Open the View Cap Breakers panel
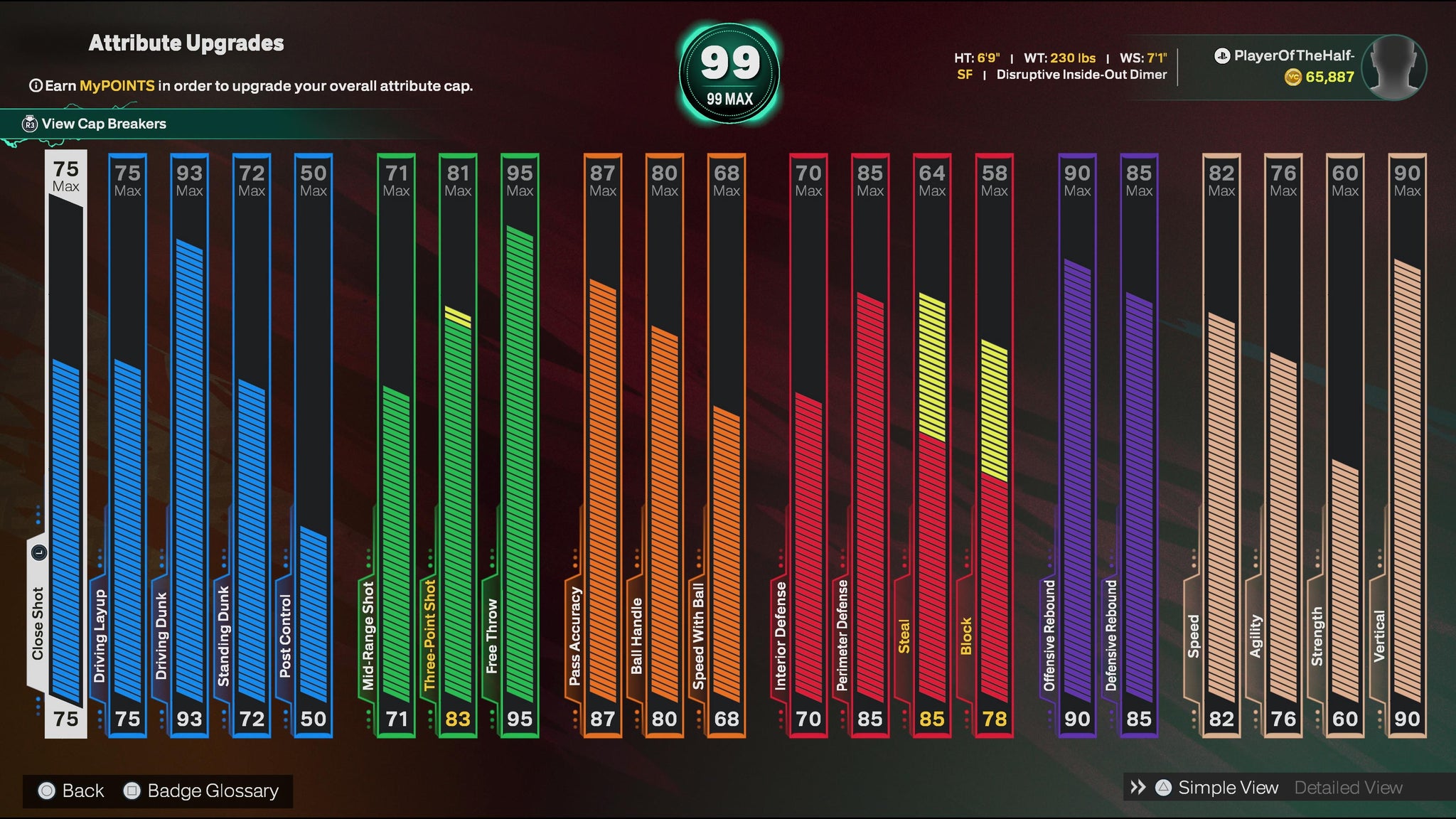The width and height of the screenshot is (1456, 819). click(x=103, y=124)
